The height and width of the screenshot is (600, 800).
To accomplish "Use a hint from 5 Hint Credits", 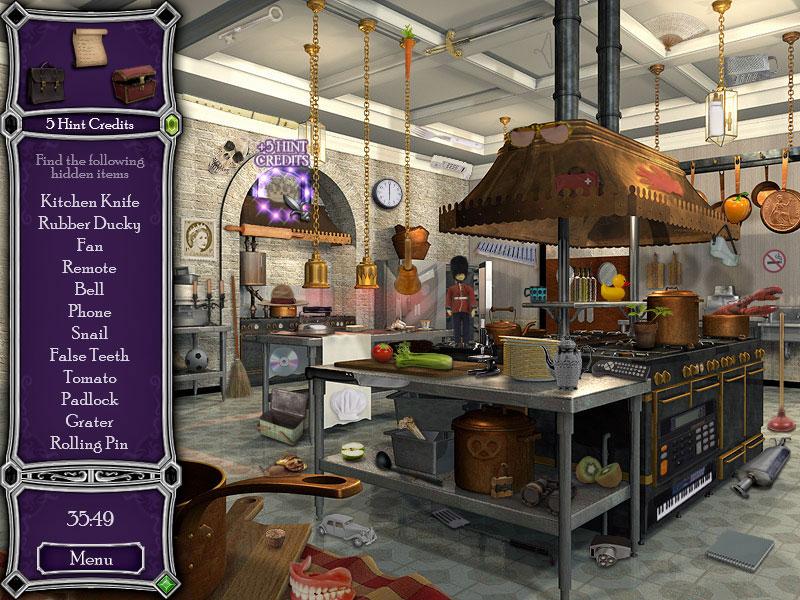I will point(89,125).
